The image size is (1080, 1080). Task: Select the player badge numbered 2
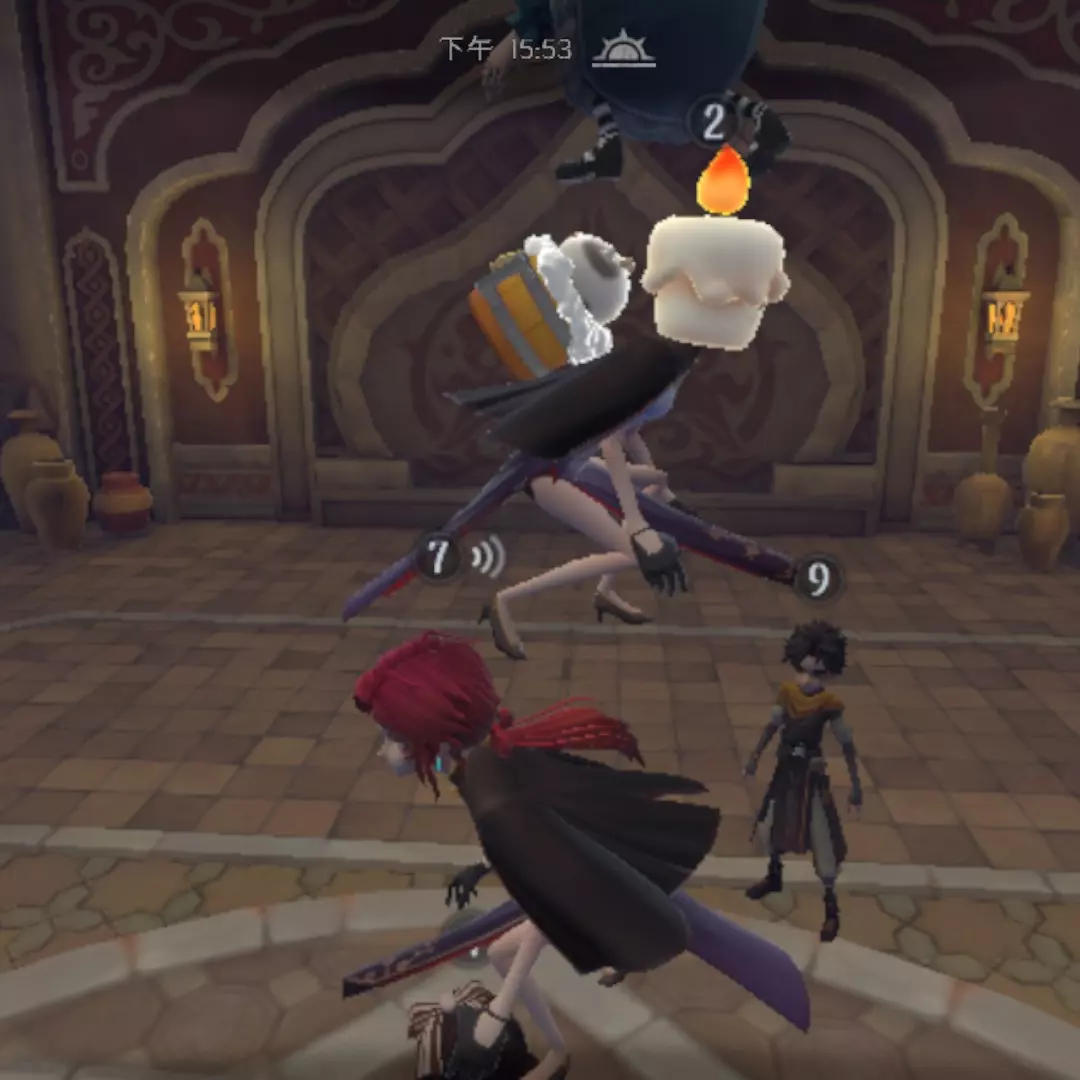point(713,123)
